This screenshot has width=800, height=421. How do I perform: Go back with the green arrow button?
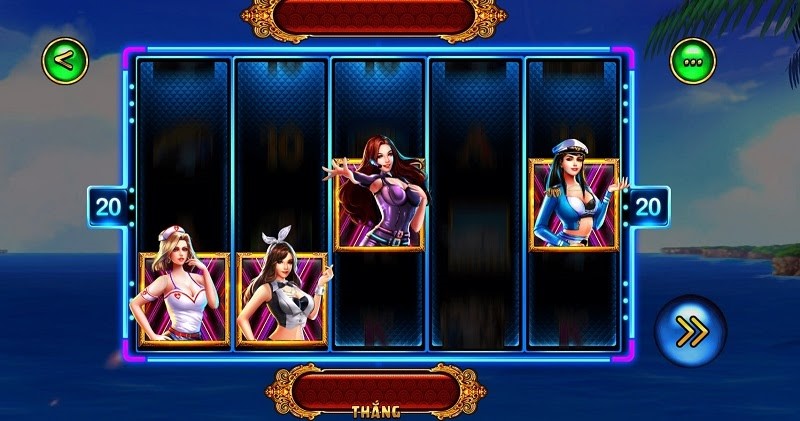point(64,60)
